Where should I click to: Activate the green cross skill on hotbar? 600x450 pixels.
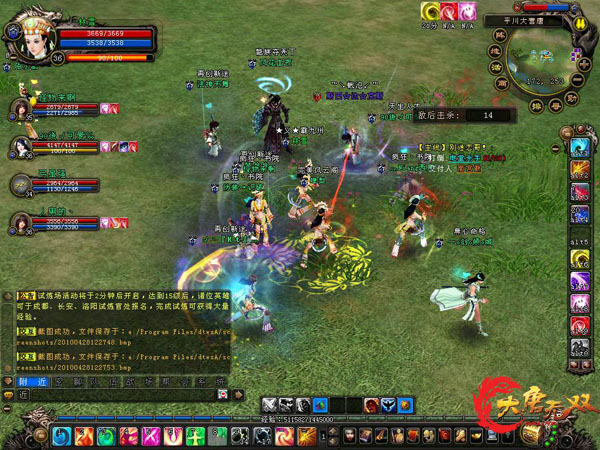[x=194, y=436]
